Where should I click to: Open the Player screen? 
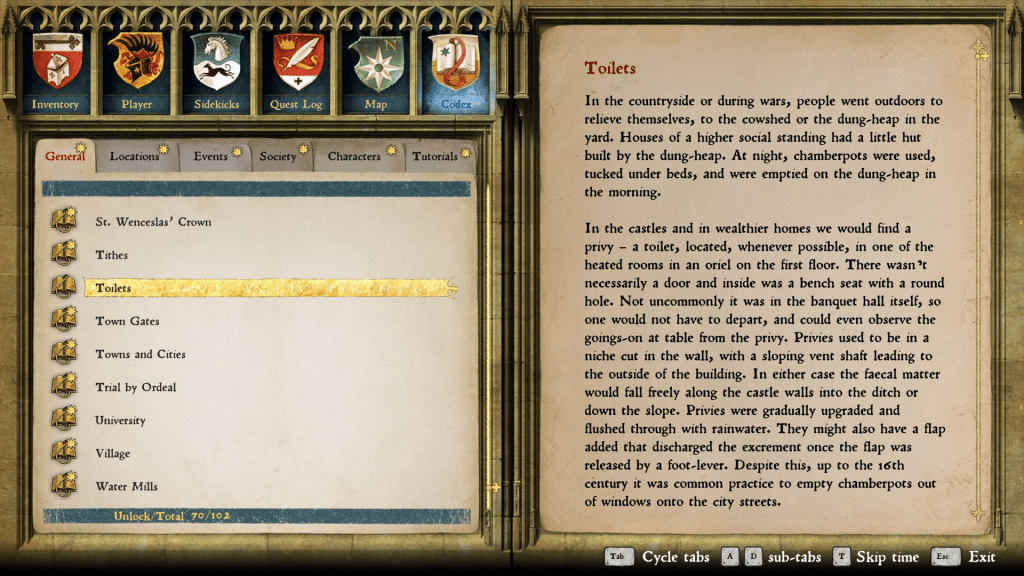click(x=137, y=68)
